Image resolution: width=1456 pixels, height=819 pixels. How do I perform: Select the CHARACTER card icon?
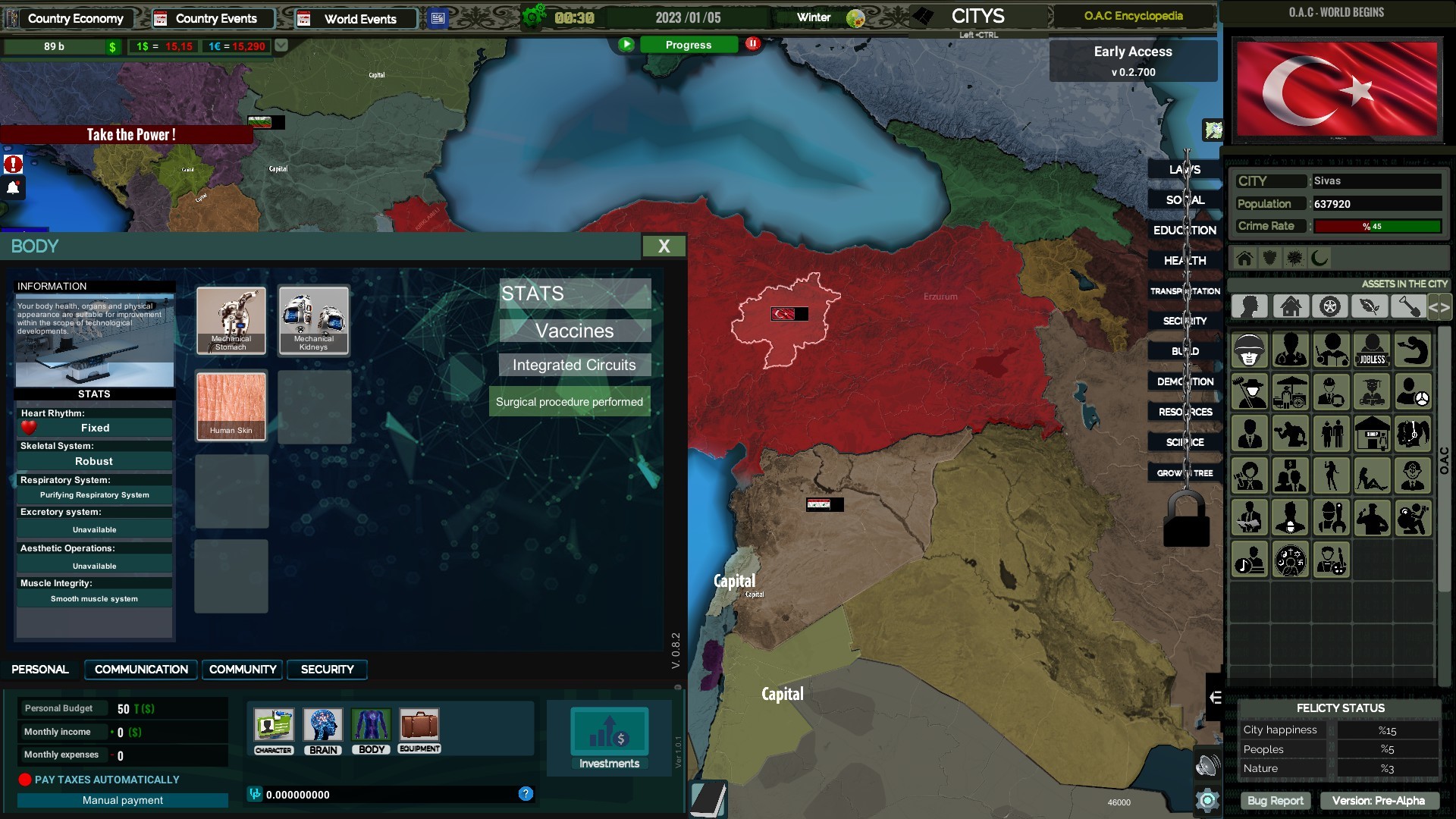[x=272, y=726]
